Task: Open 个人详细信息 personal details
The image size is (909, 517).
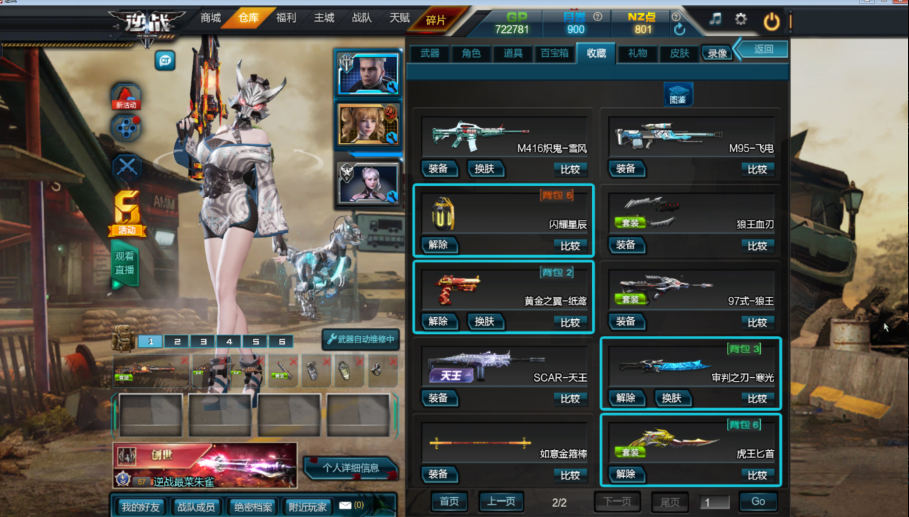Action: 350,468
